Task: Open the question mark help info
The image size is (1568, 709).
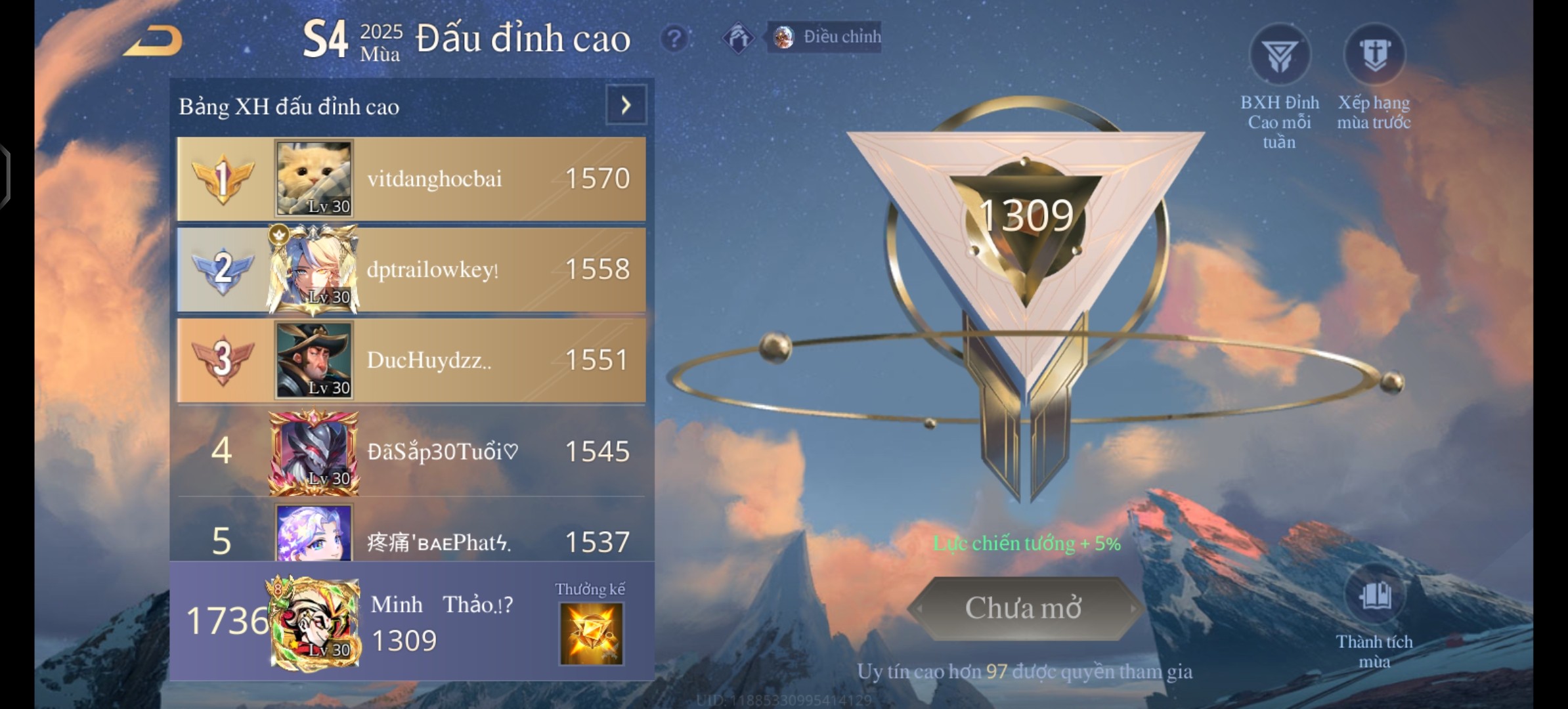Action: pyautogui.click(x=674, y=39)
